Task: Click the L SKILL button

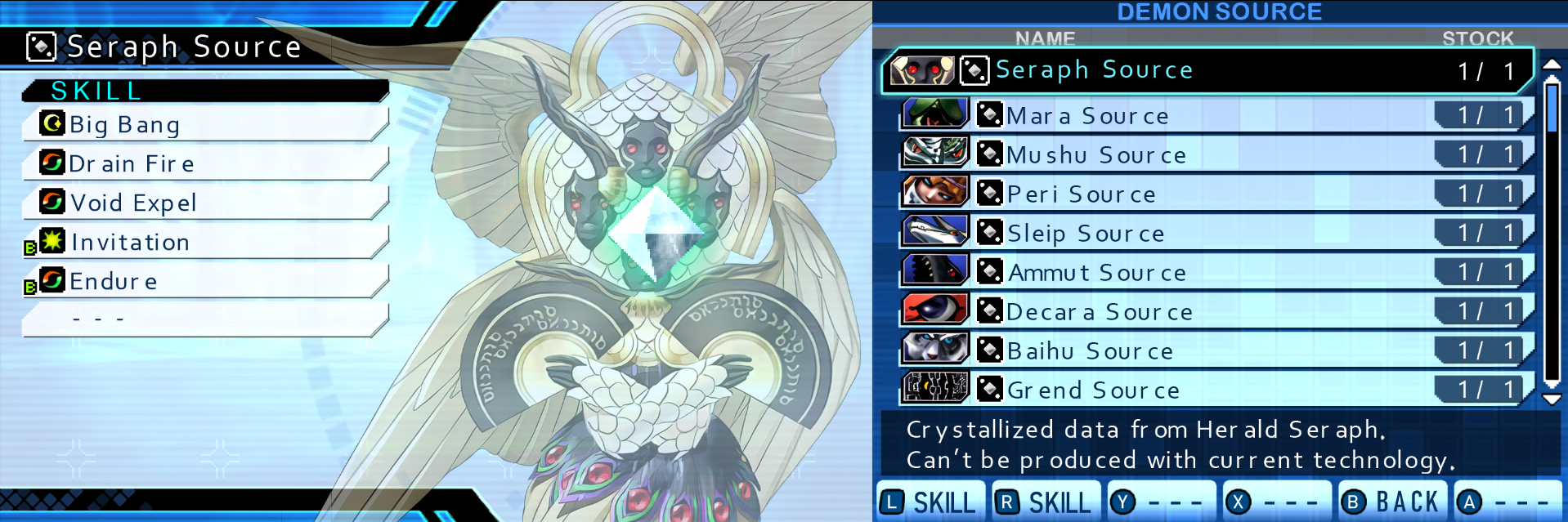Action: tap(930, 502)
